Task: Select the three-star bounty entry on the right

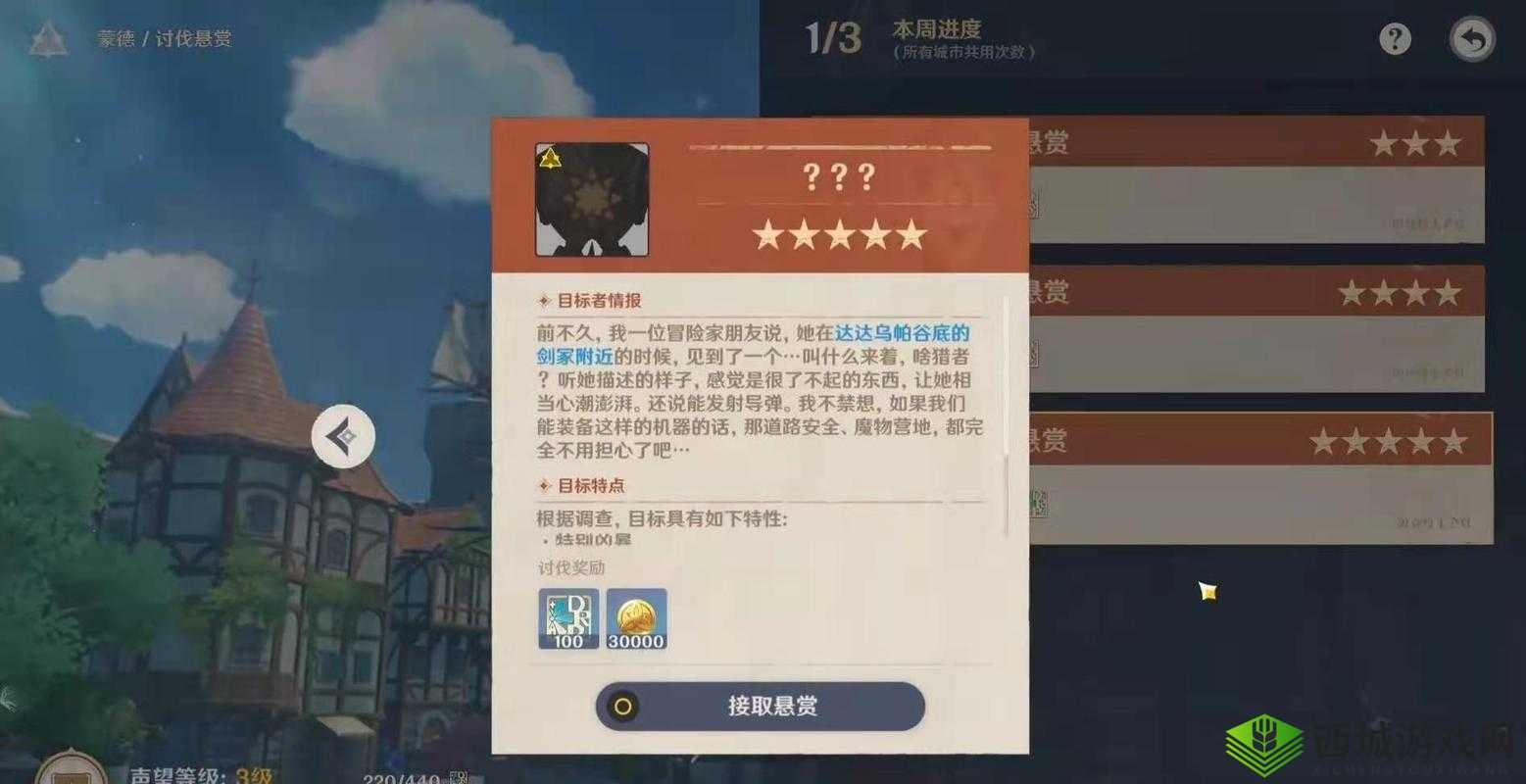Action: [x=1255, y=181]
